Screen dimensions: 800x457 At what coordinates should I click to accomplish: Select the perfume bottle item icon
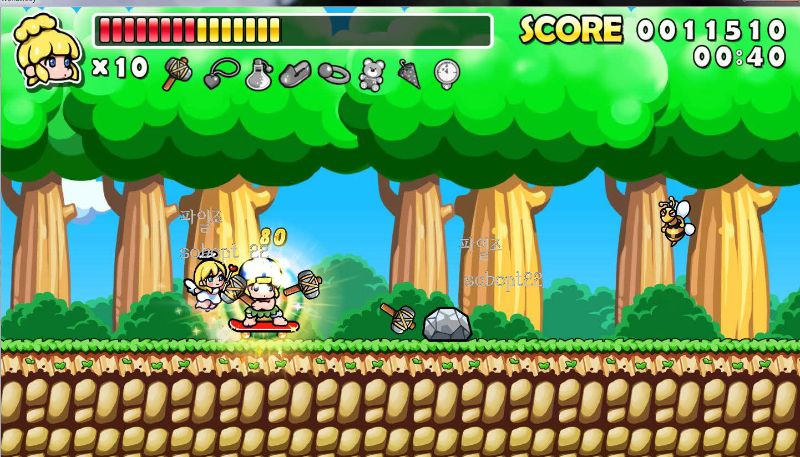pos(259,73)
